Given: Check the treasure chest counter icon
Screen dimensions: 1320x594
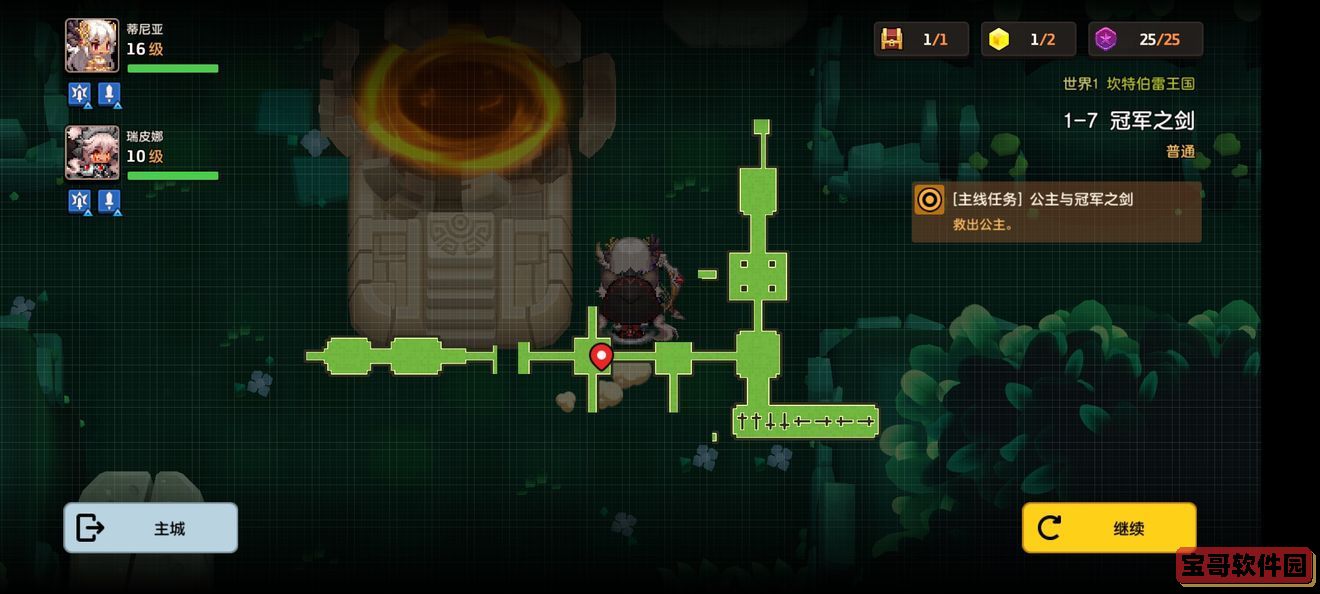Looking at the screenshot, I should coord(892,39).
